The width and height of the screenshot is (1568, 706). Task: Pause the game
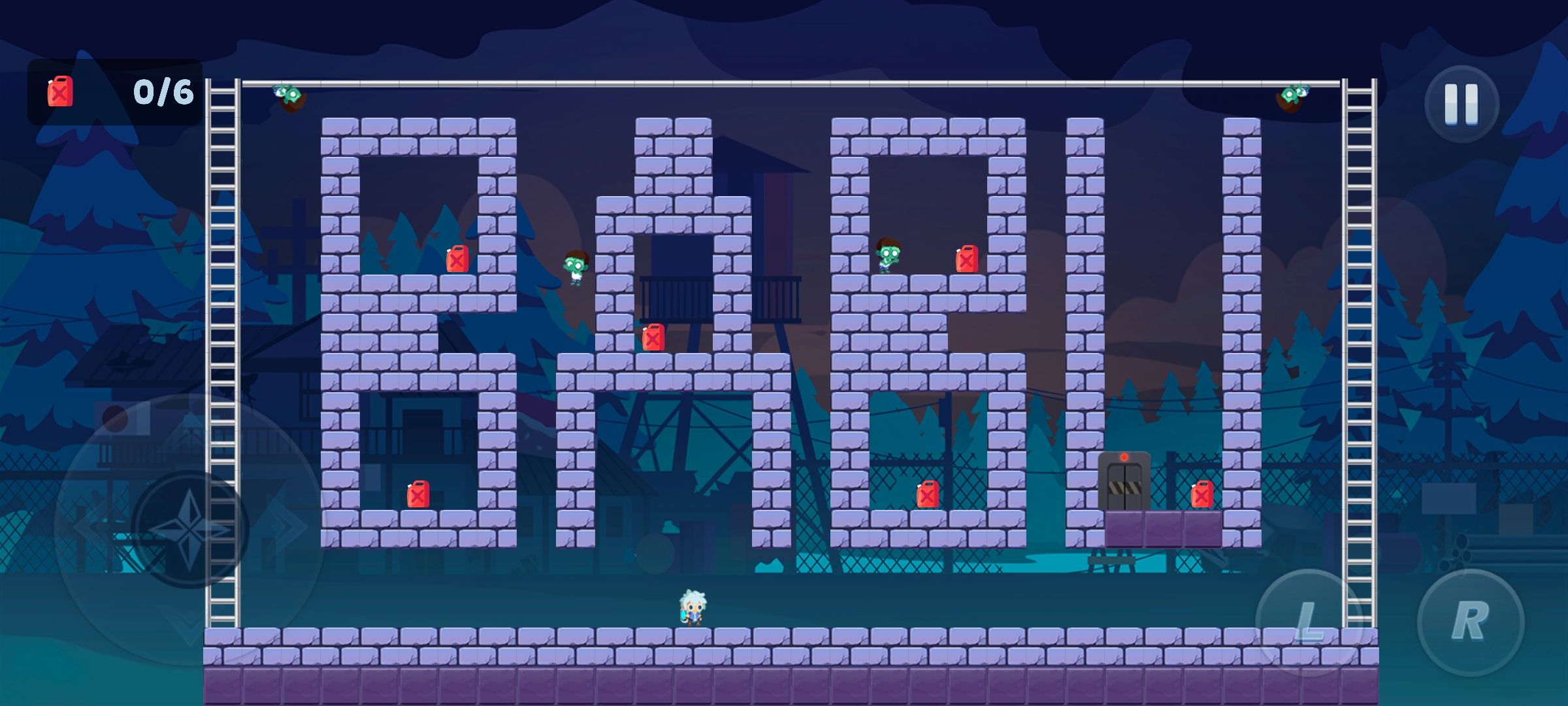click(1461, 105)
